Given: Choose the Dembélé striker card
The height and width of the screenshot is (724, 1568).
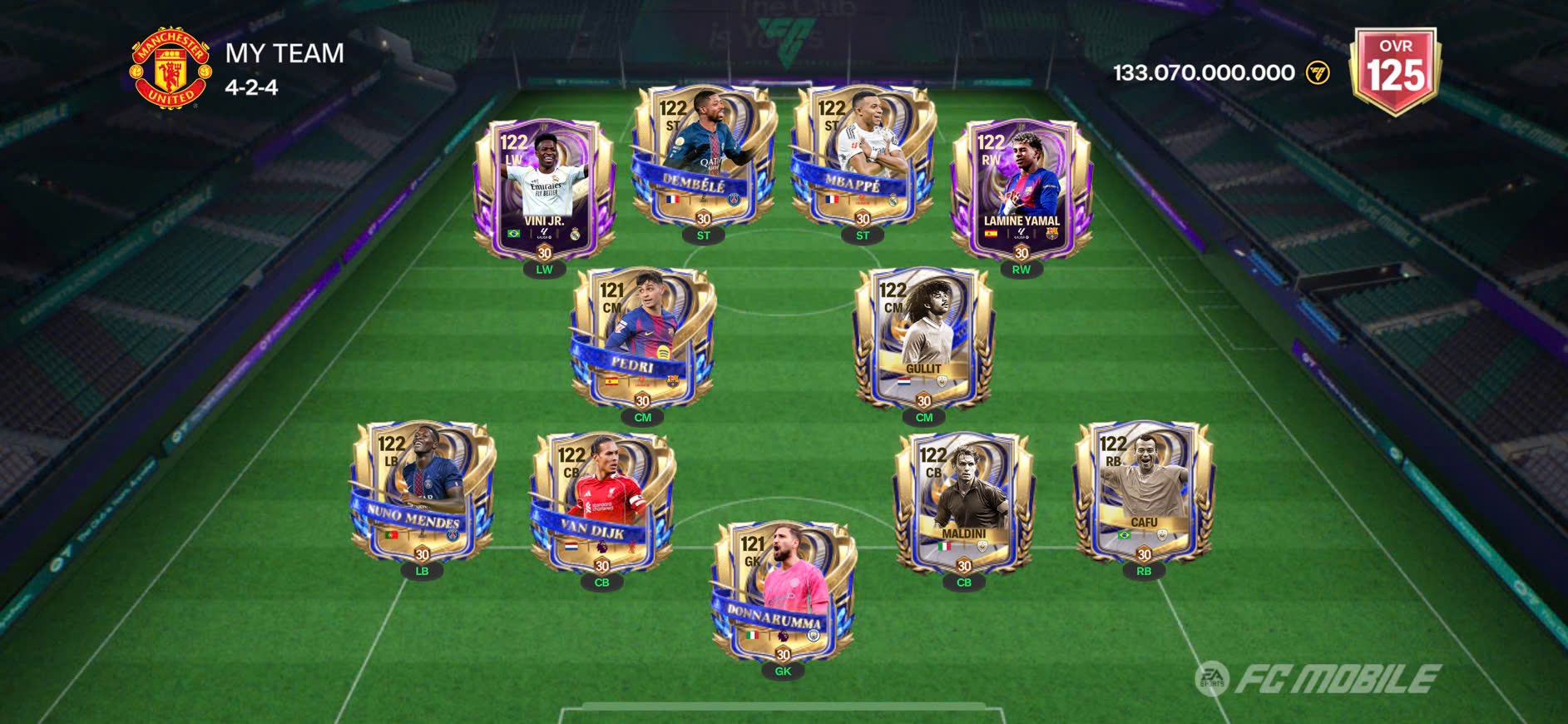Looking at the screenshot, I should (x=704, y=156).
